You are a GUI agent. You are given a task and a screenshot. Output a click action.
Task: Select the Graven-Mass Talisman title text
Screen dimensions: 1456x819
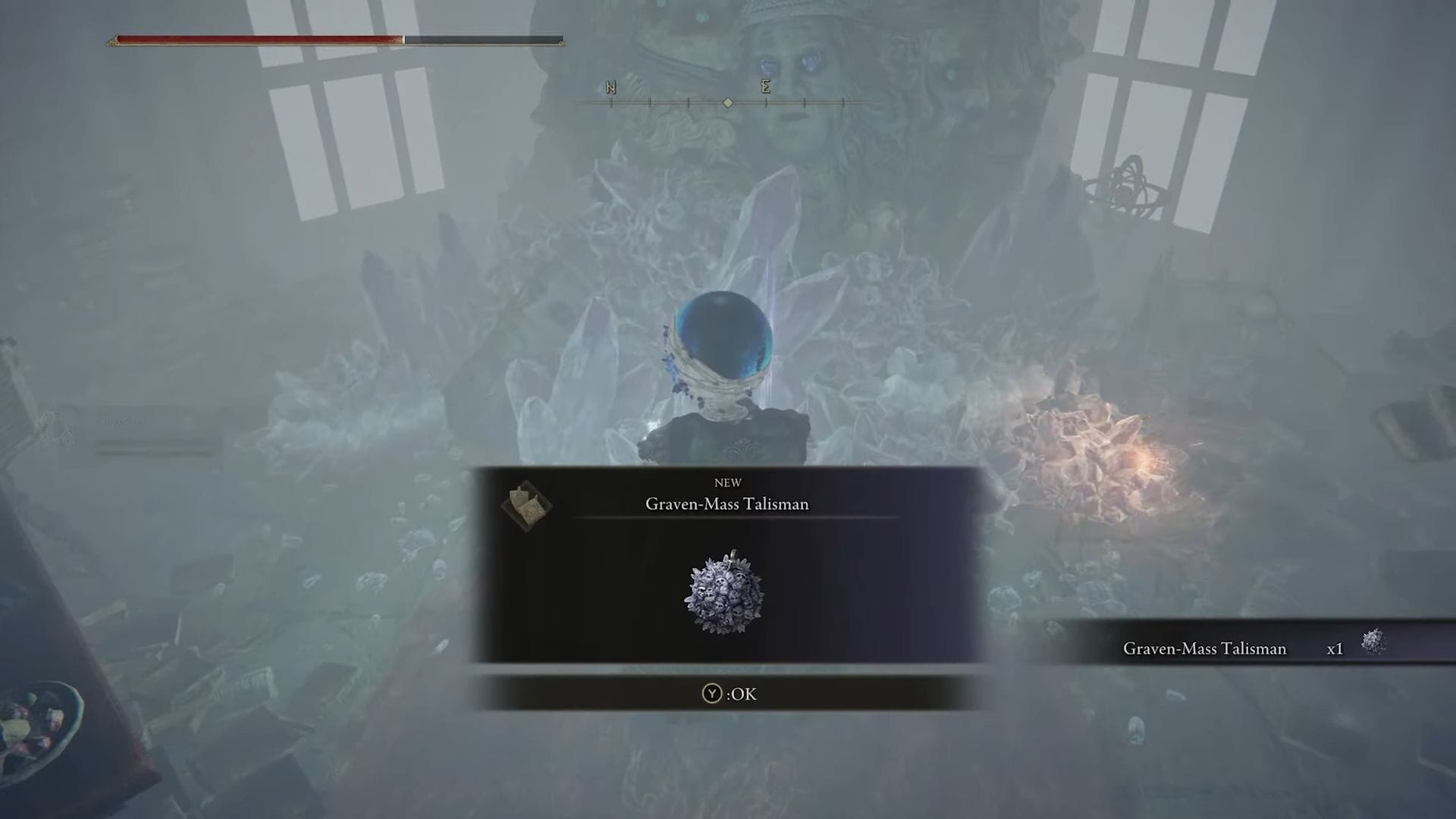[727, 504]
